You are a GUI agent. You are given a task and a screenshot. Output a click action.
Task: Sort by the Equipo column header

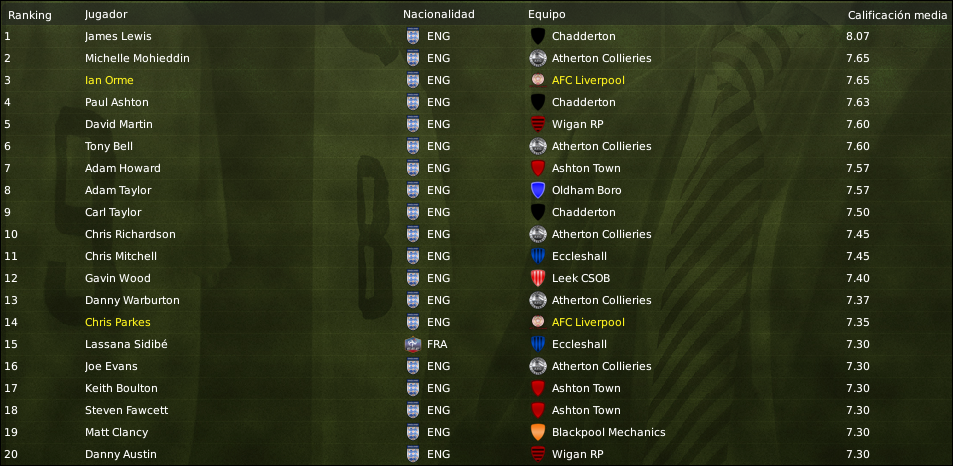click(546, 15)
